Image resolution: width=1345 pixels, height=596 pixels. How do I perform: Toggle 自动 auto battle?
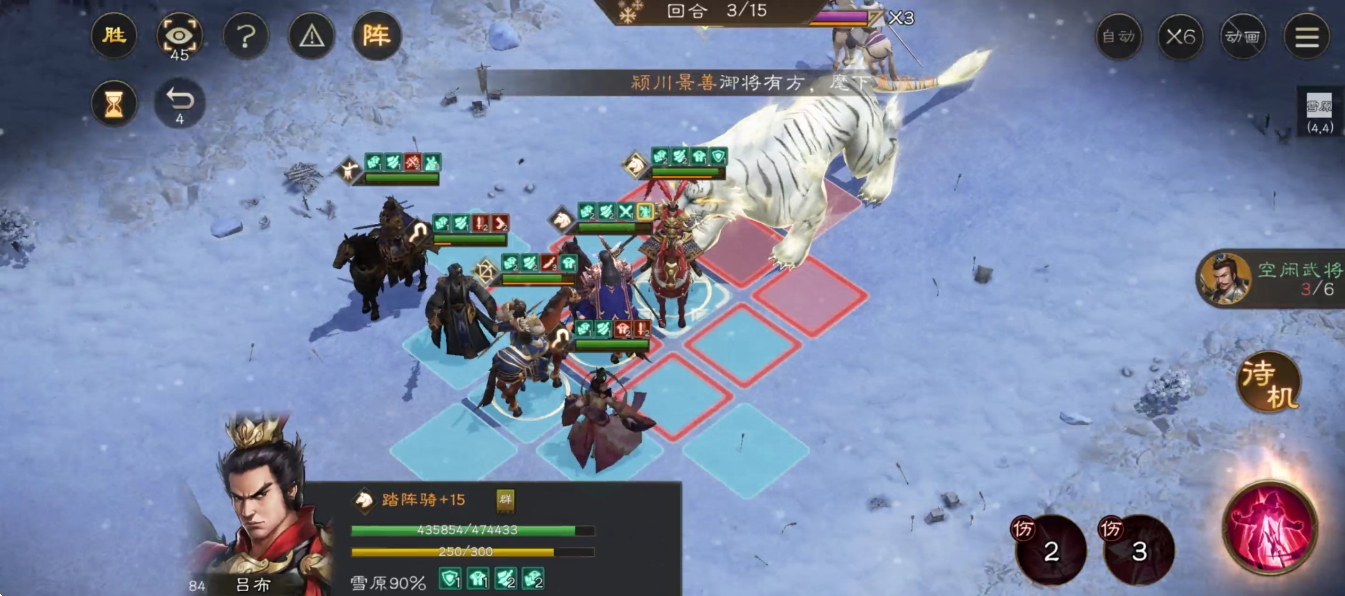tap(1118, 37)
